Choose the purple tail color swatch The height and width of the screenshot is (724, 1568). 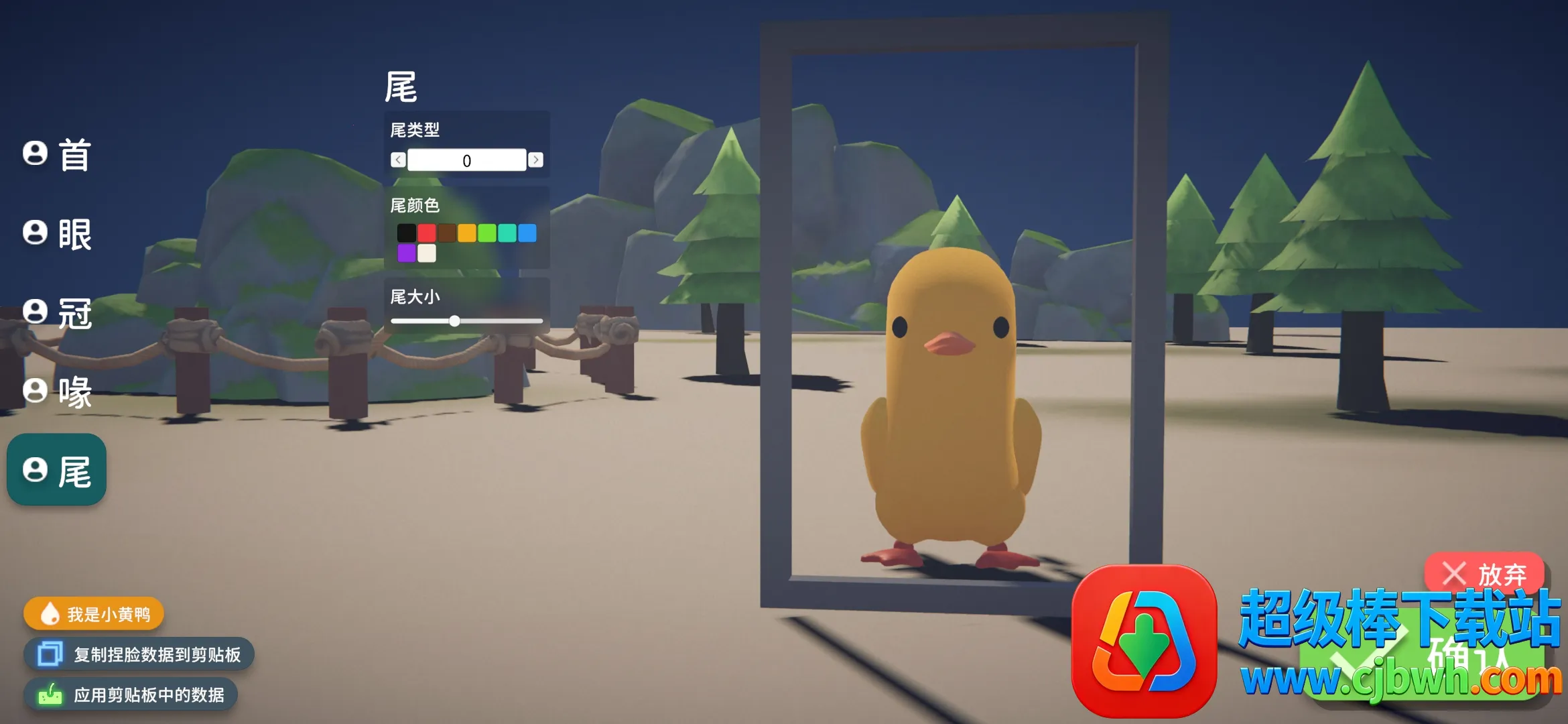click(x=407, y=253)
